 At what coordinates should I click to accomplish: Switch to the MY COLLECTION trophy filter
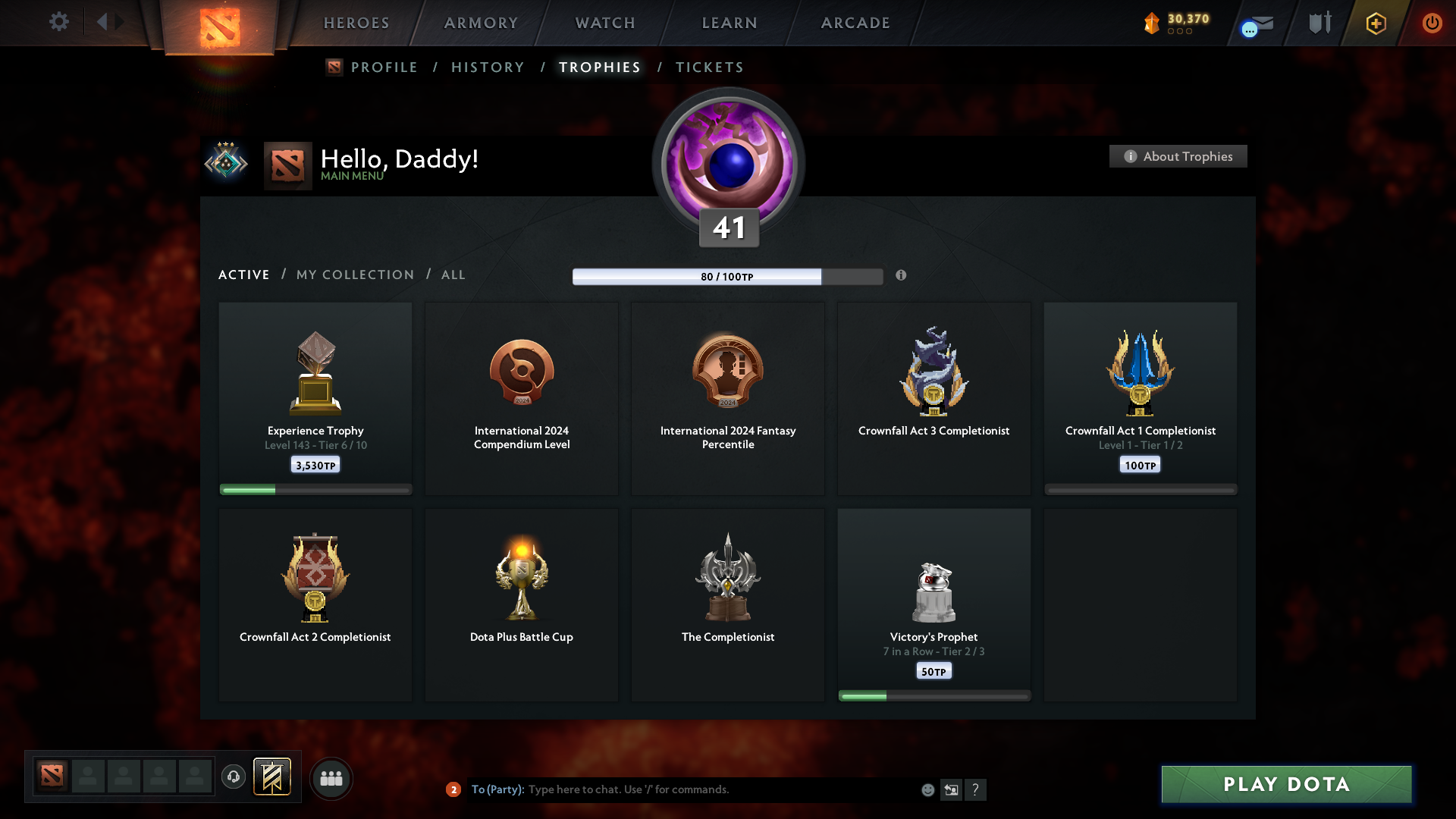354,275
